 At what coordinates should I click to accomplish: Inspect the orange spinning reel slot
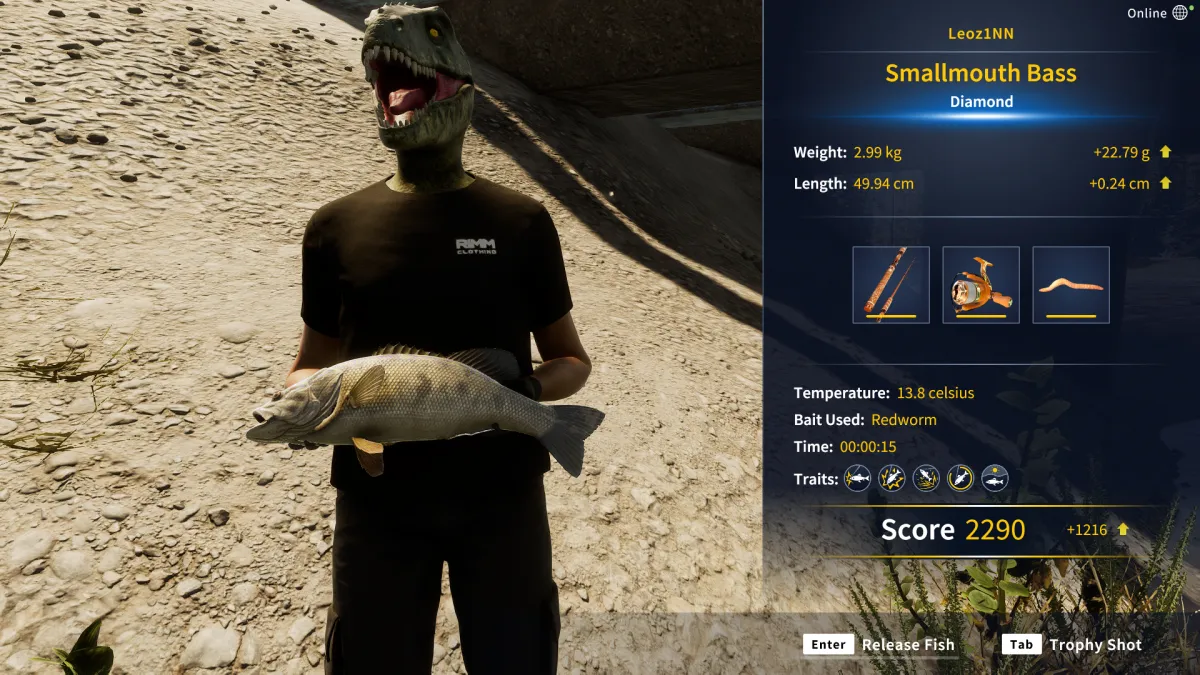click(x=981, y=285)
